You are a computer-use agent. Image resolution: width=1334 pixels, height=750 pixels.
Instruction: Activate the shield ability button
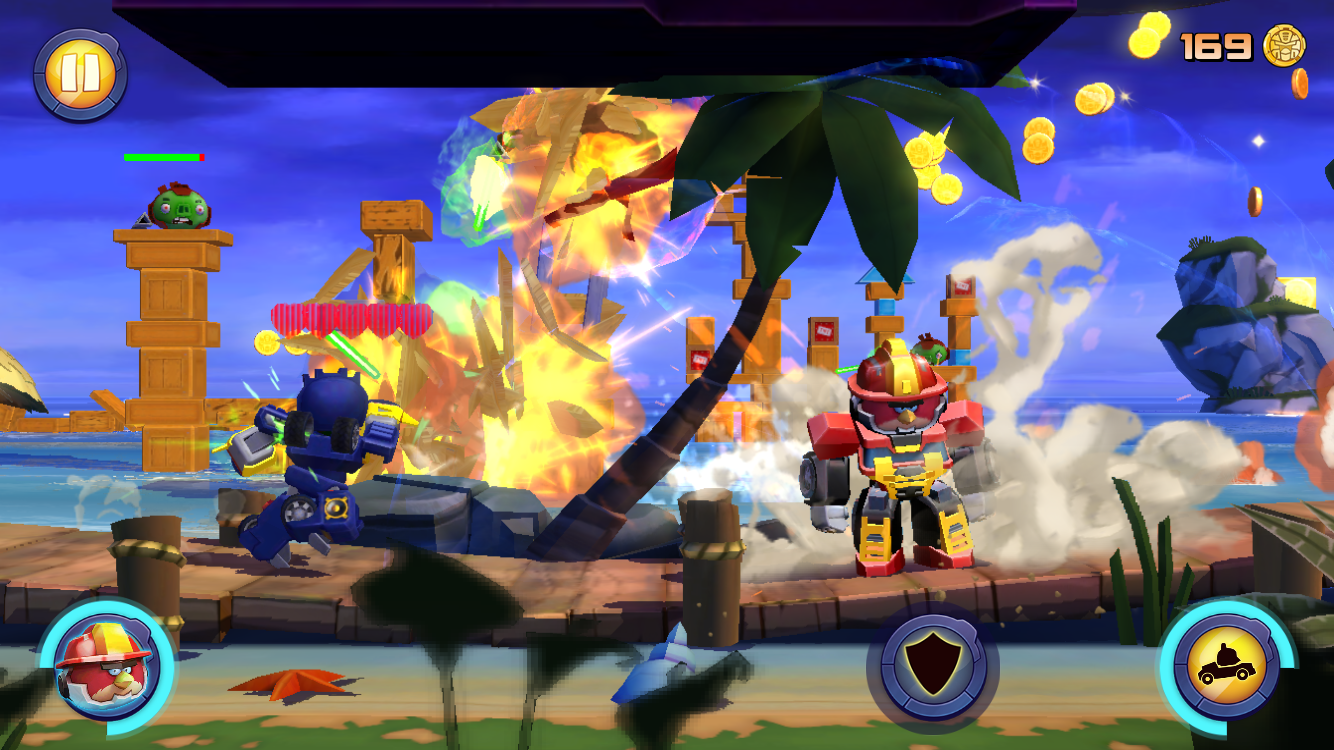click(x=932, y=665)
